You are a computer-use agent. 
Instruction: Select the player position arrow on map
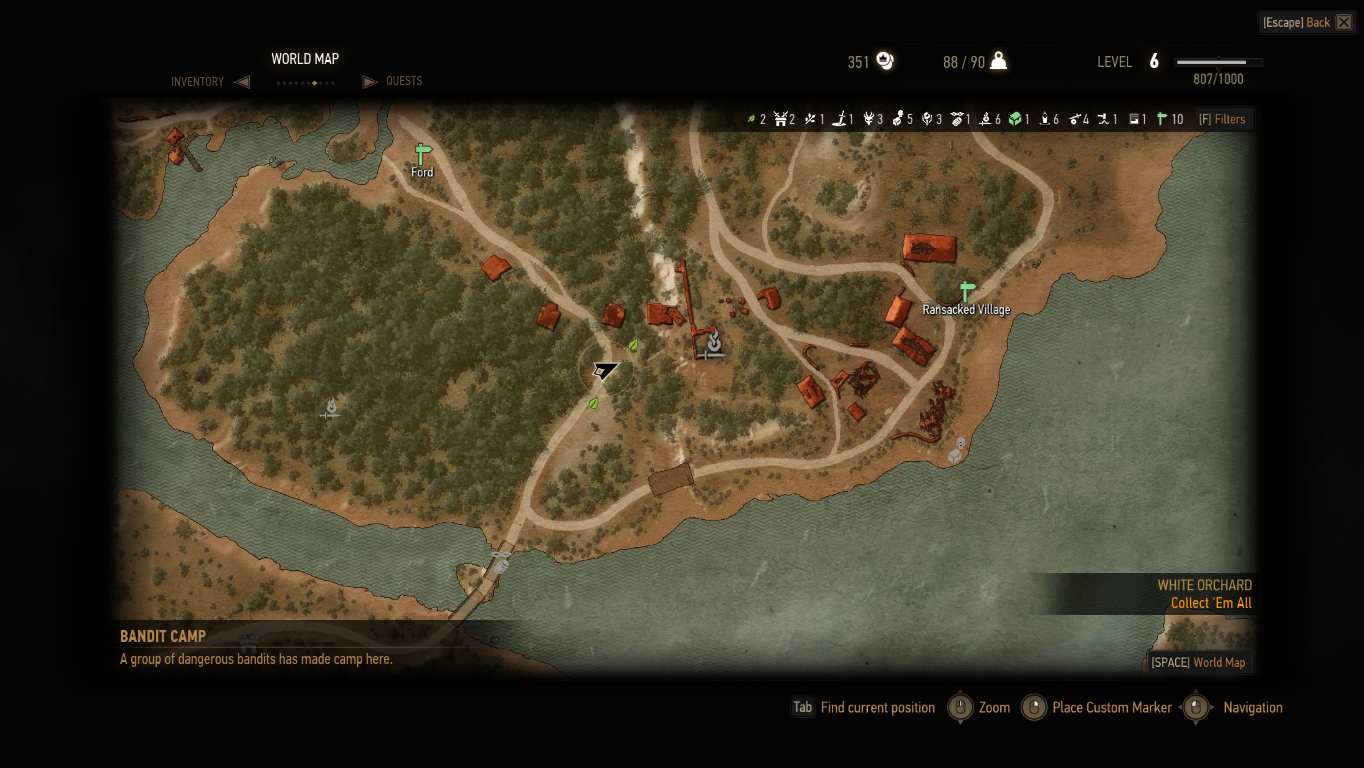(x=604, y=370)
